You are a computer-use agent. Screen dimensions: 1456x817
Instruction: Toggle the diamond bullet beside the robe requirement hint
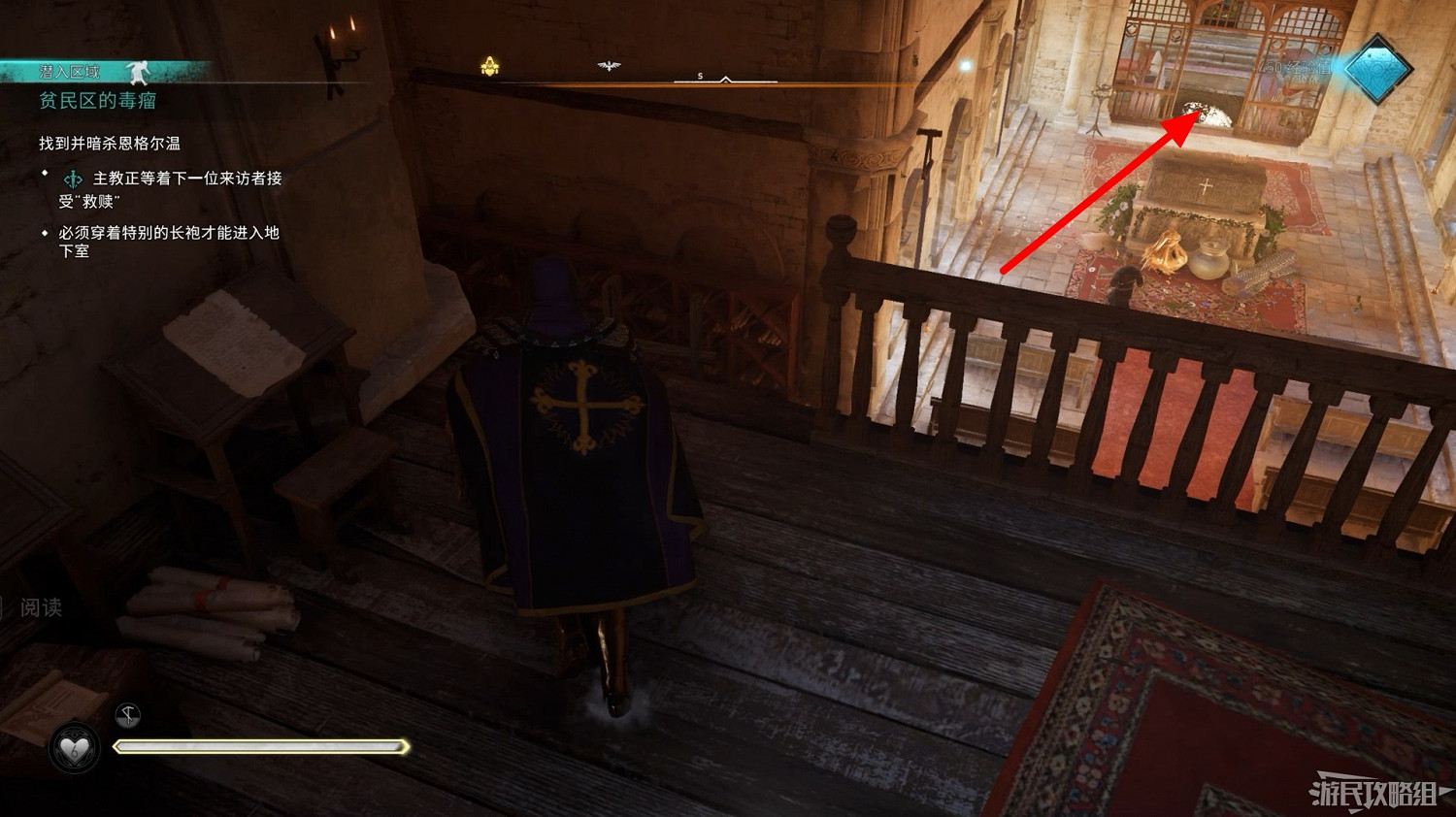(43, 233)
